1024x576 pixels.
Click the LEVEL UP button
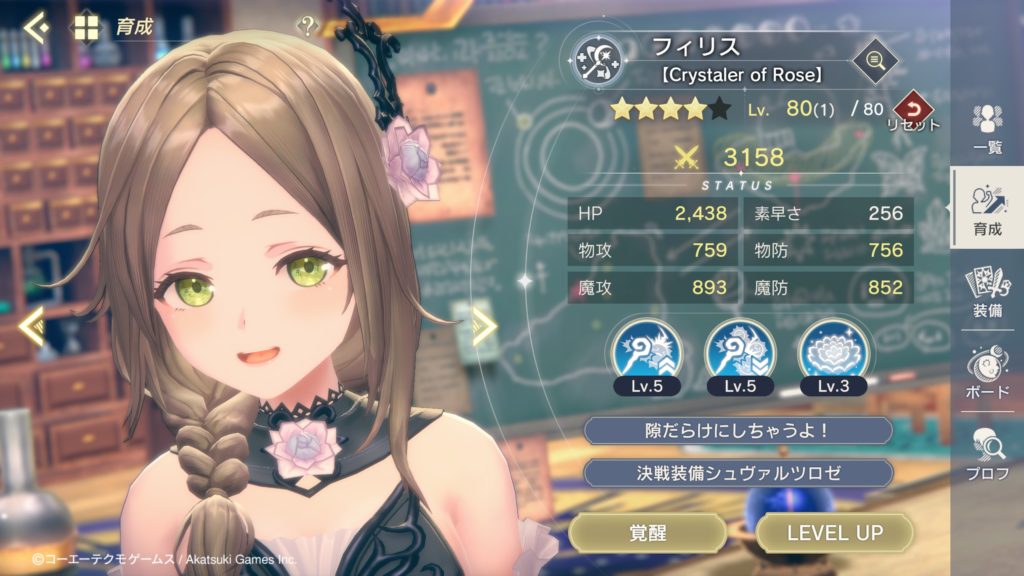click(x=834, y=533)
